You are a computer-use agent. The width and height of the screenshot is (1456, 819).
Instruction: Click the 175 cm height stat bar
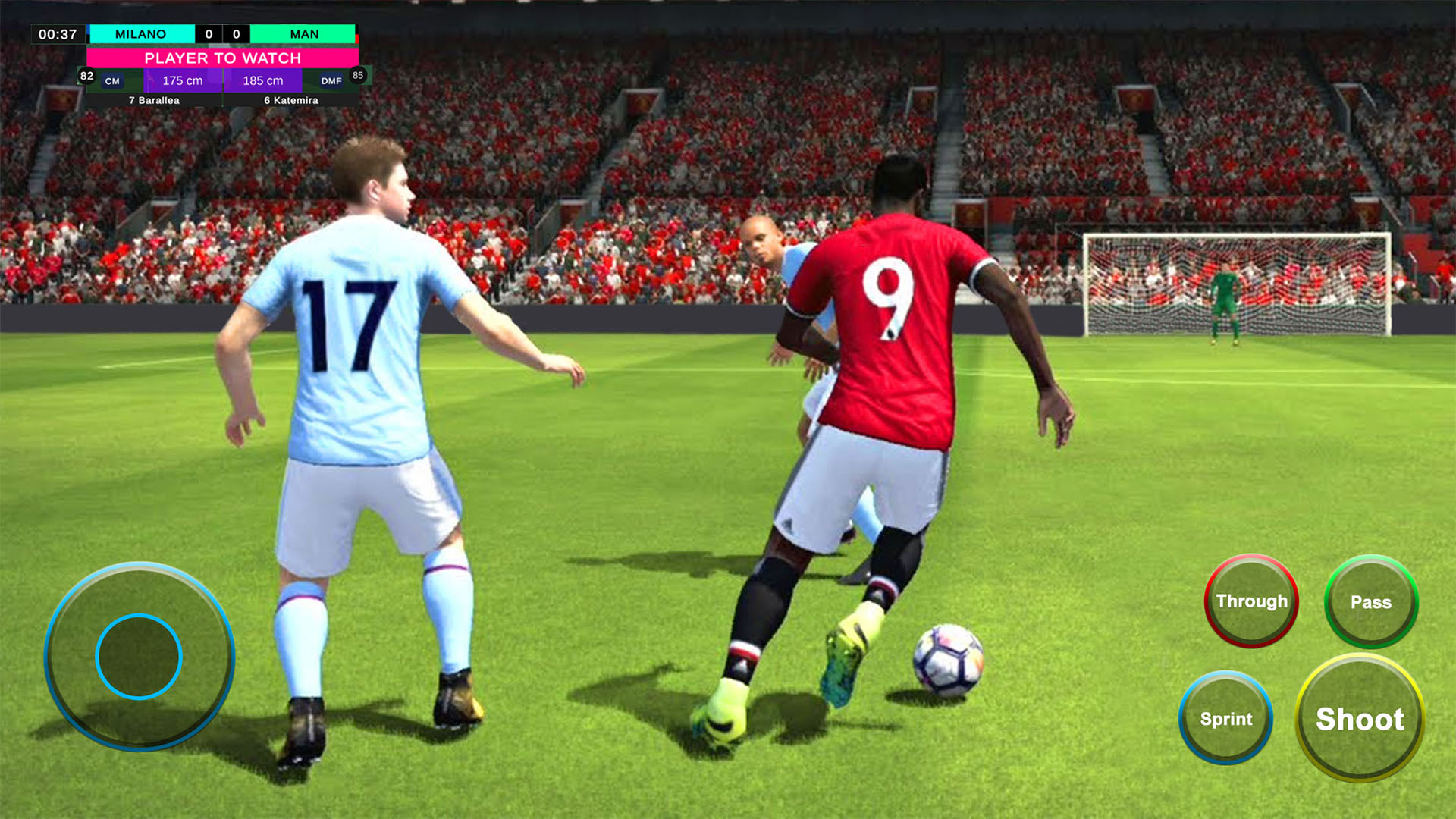point(184,80)
